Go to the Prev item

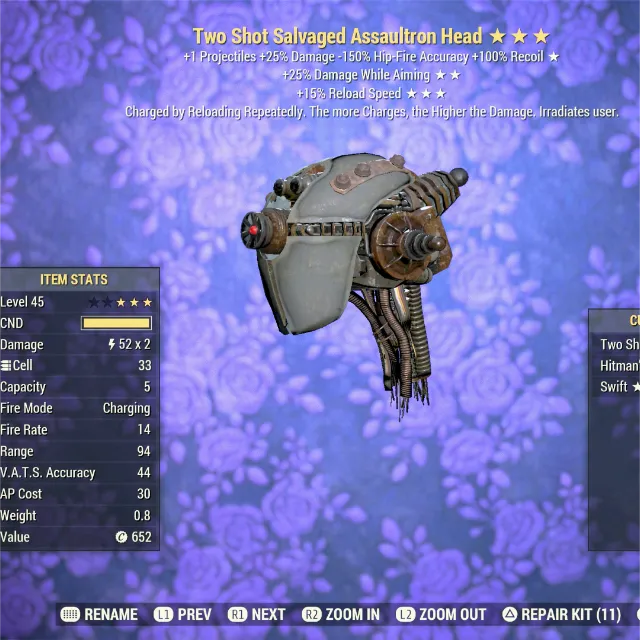coord(182,614)
